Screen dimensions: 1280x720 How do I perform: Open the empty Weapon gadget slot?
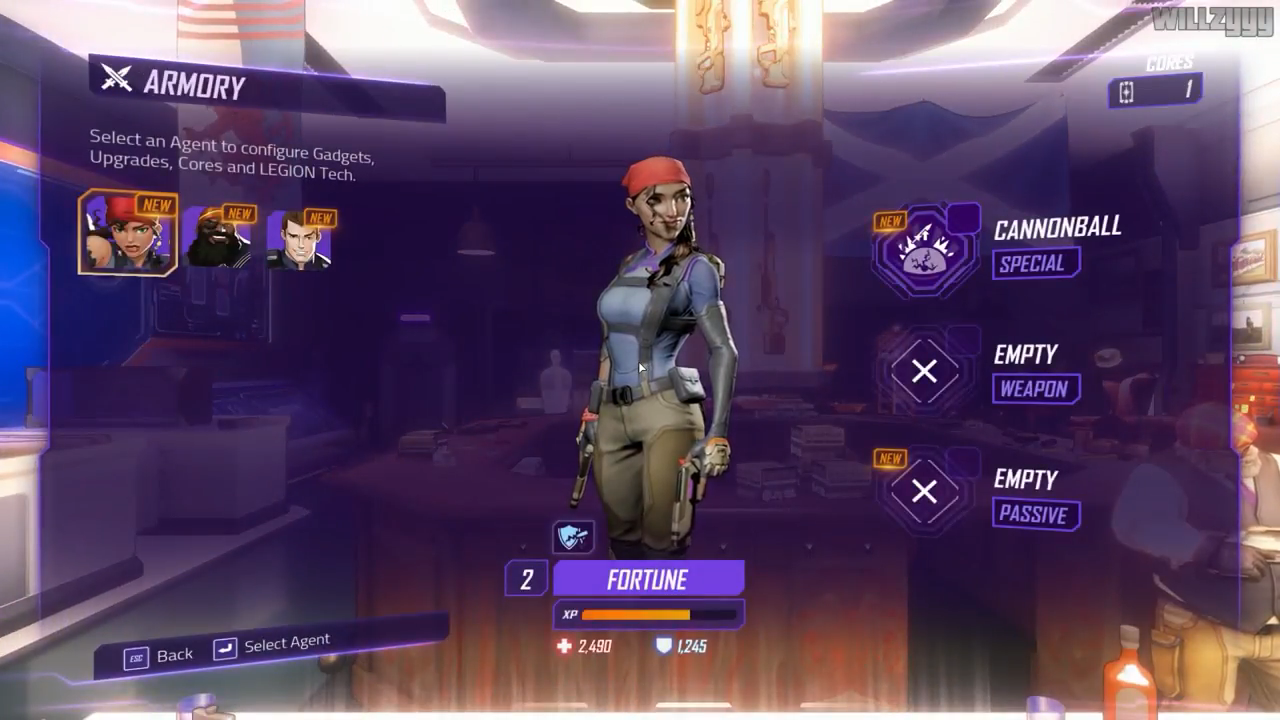pos(925,372)
